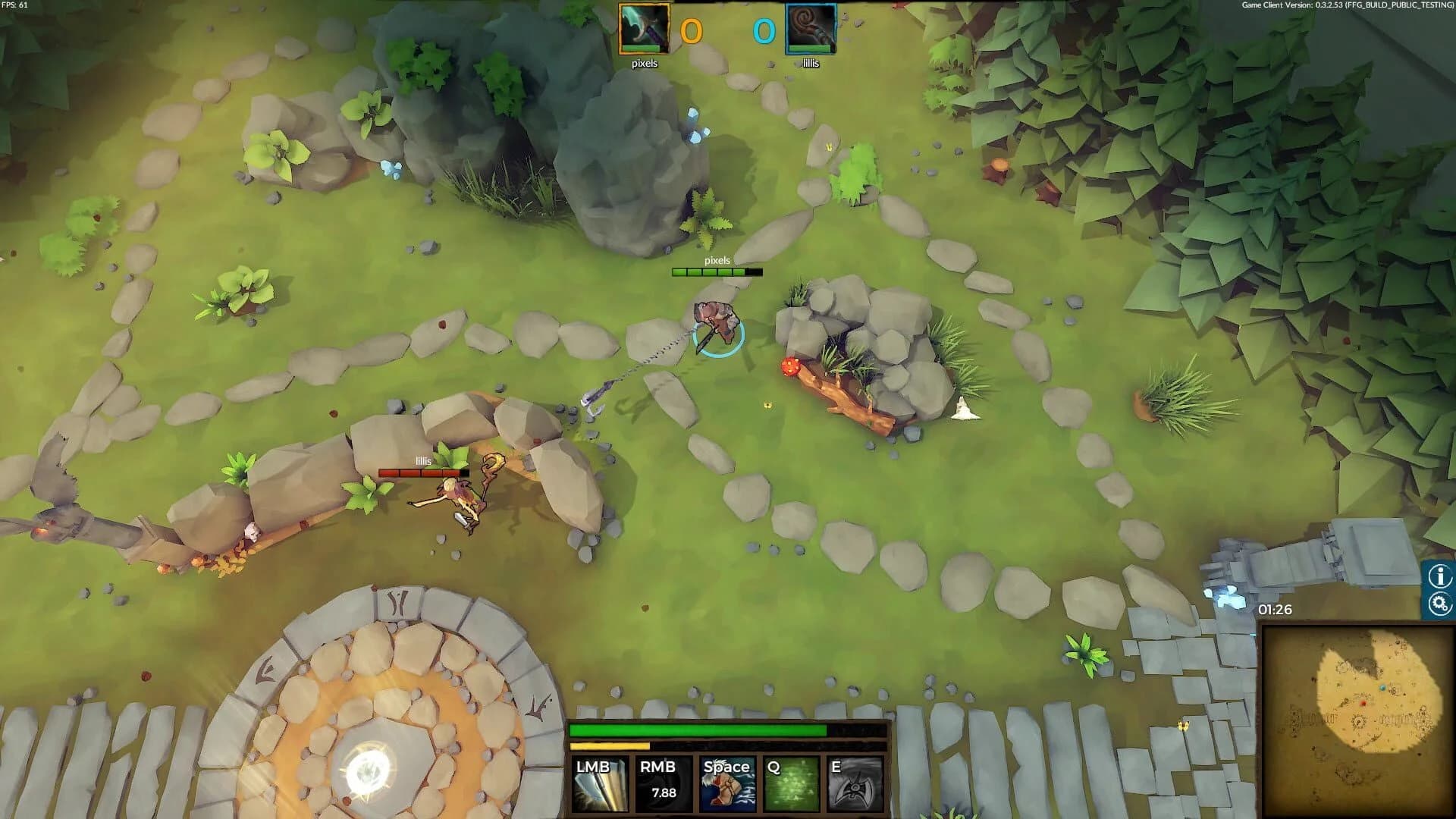The image size is (1456, 819).
Task: Activate the LMB axe swing ability
Action: tap(601, 784)
